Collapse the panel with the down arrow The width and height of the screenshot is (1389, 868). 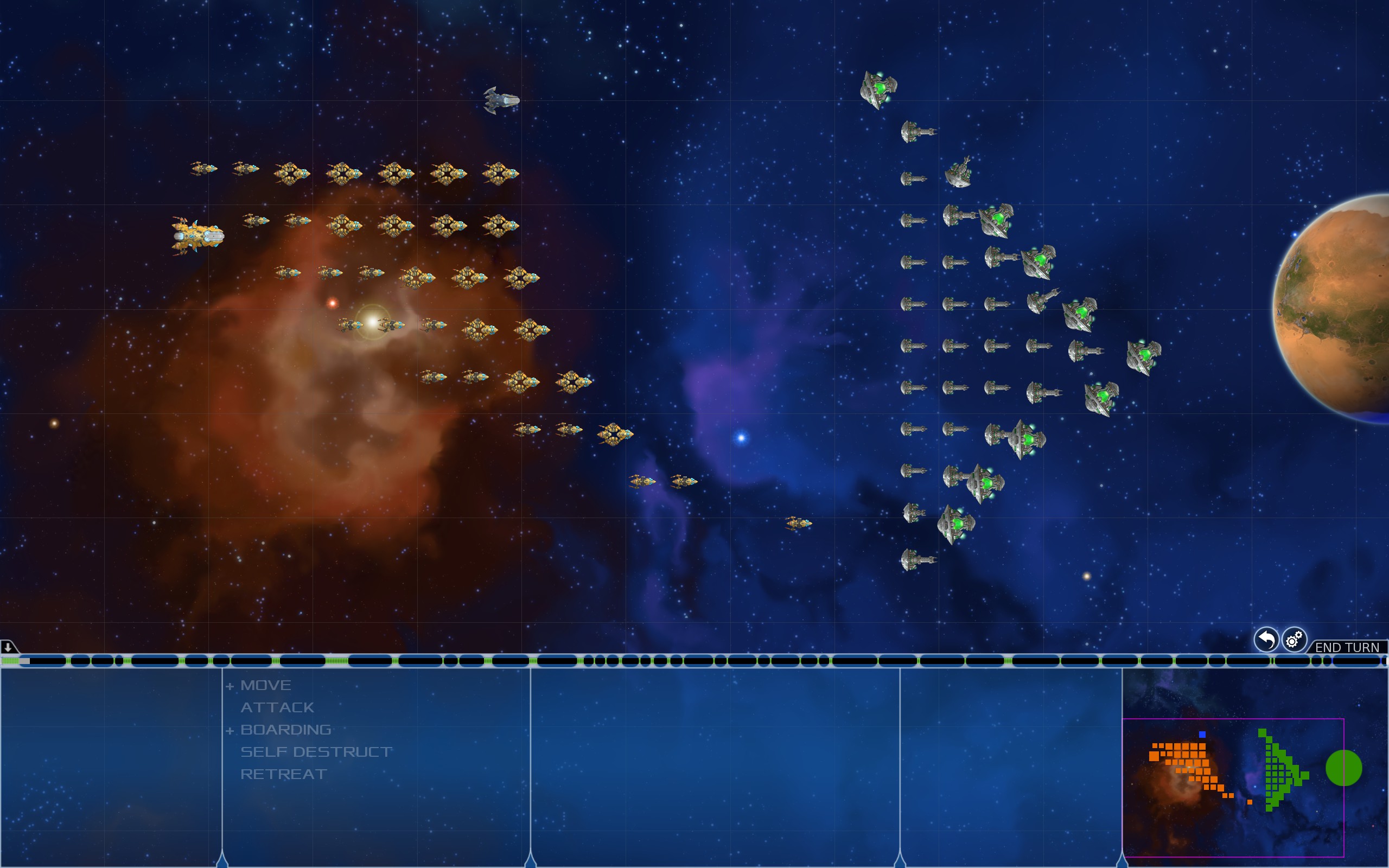point(8,647)
